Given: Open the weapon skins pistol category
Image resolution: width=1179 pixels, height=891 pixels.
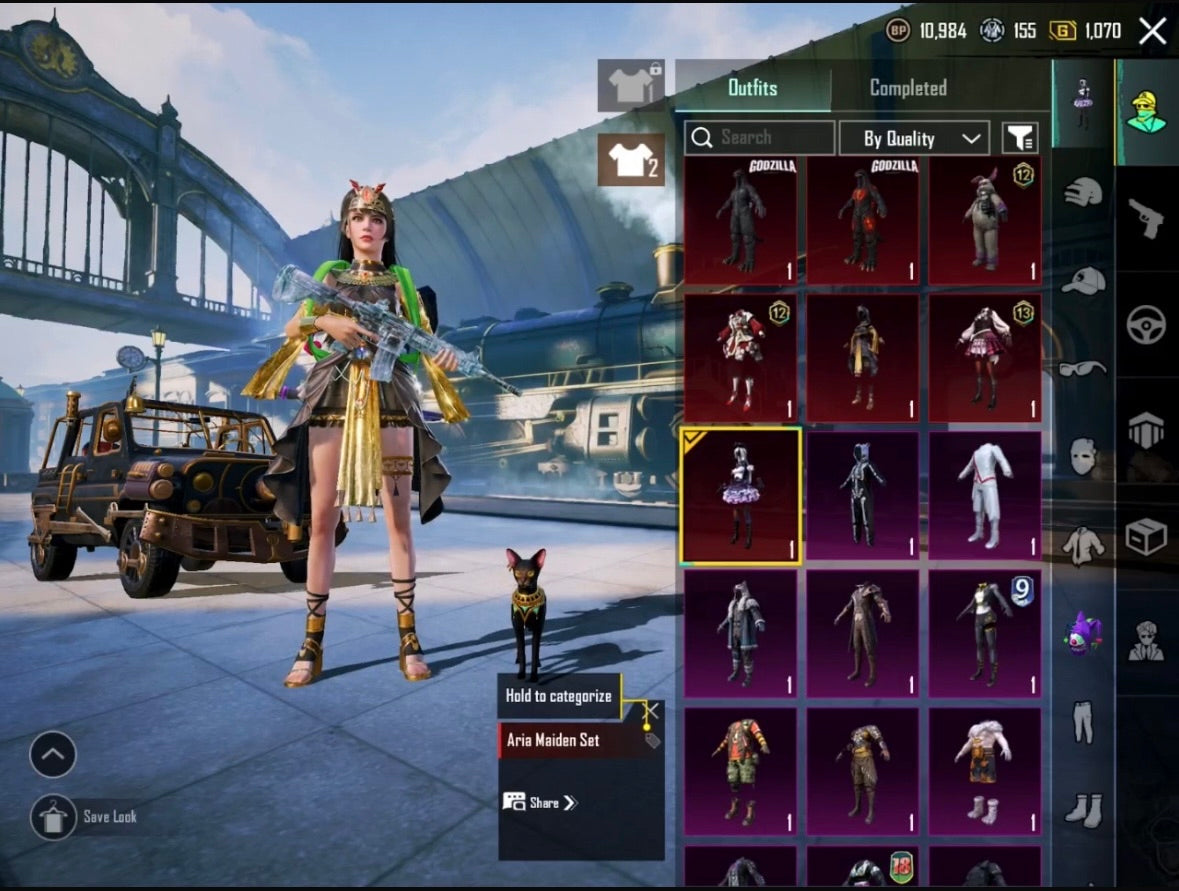Looking at the screenshot, I should 1146,218.
